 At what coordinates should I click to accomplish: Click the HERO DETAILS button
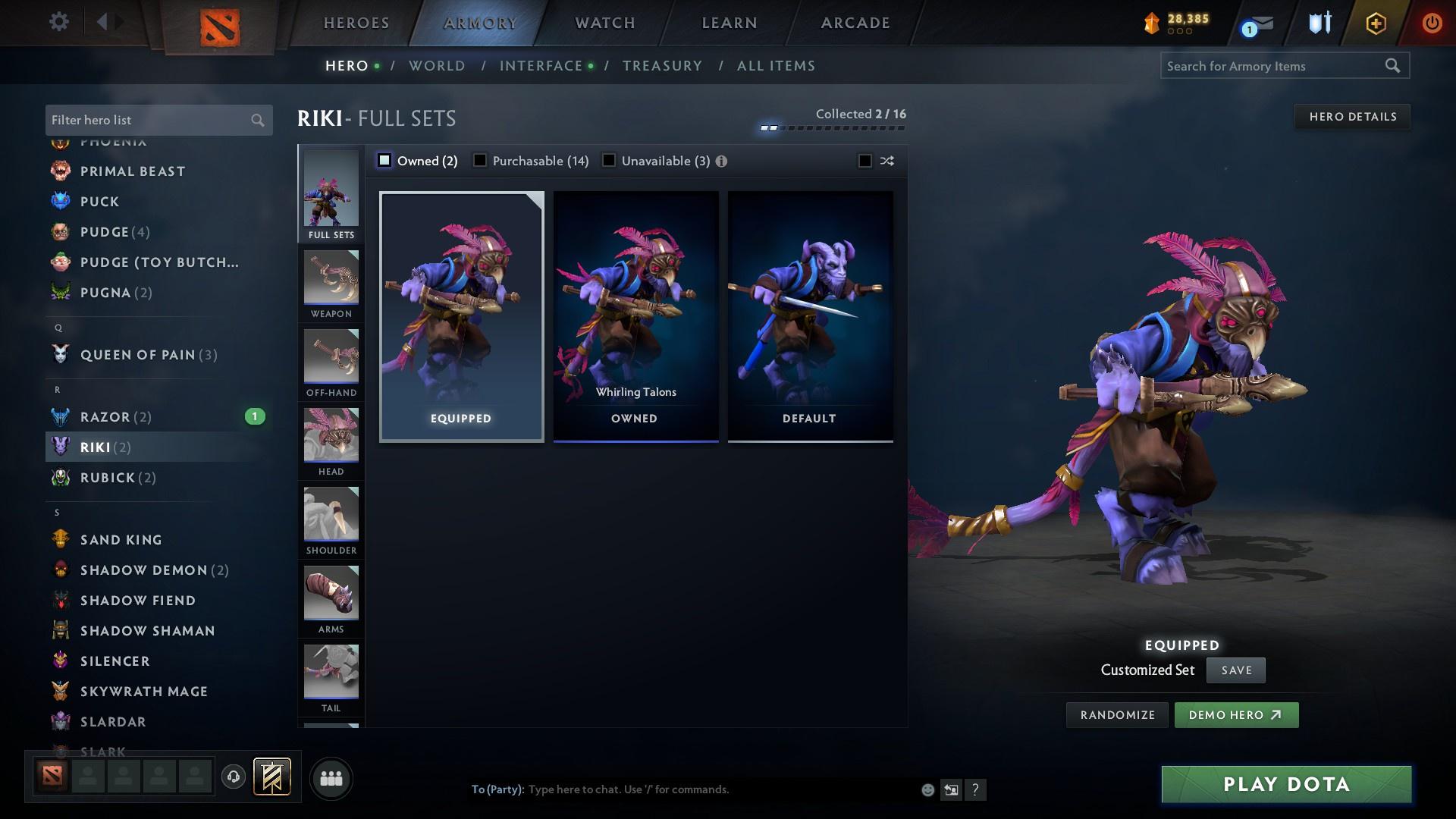click(1352, 116)
